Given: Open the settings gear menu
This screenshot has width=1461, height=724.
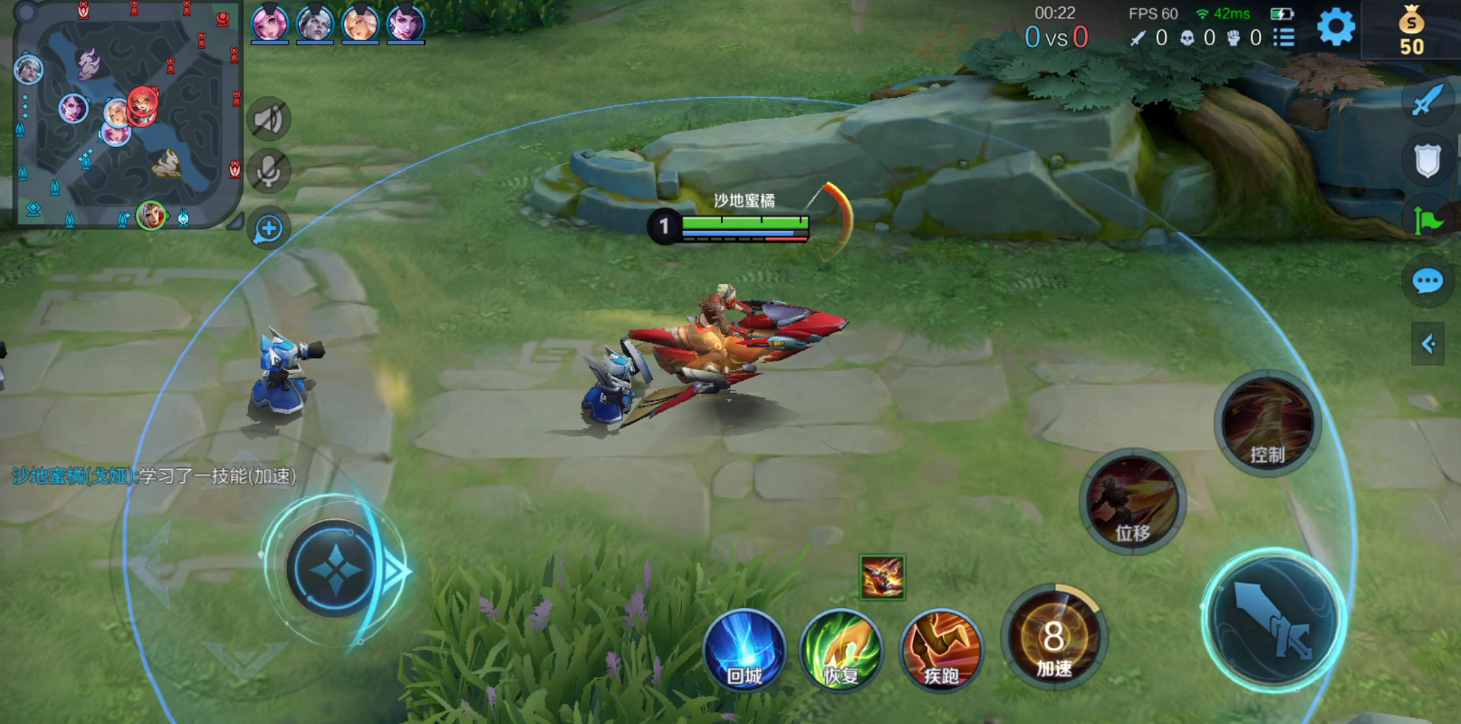Looking at the screenshot, I should 1336,27.
